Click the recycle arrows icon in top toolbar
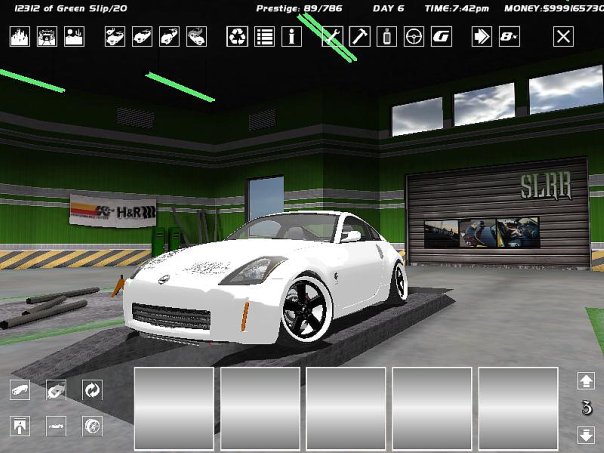Screen dimensions: 604x453 [237, 38]
